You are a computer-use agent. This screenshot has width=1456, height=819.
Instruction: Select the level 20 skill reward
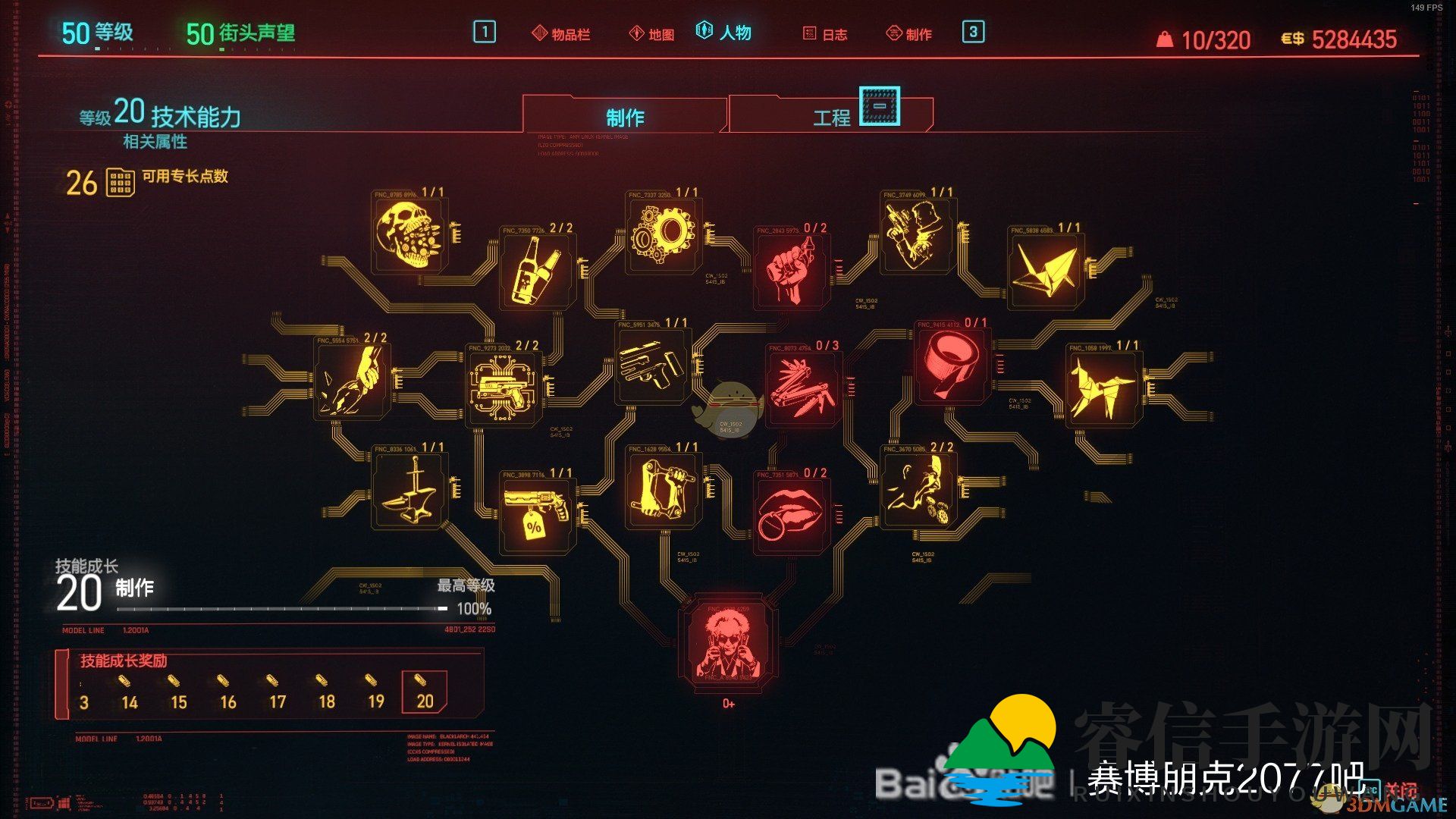[x=424, y=692]
